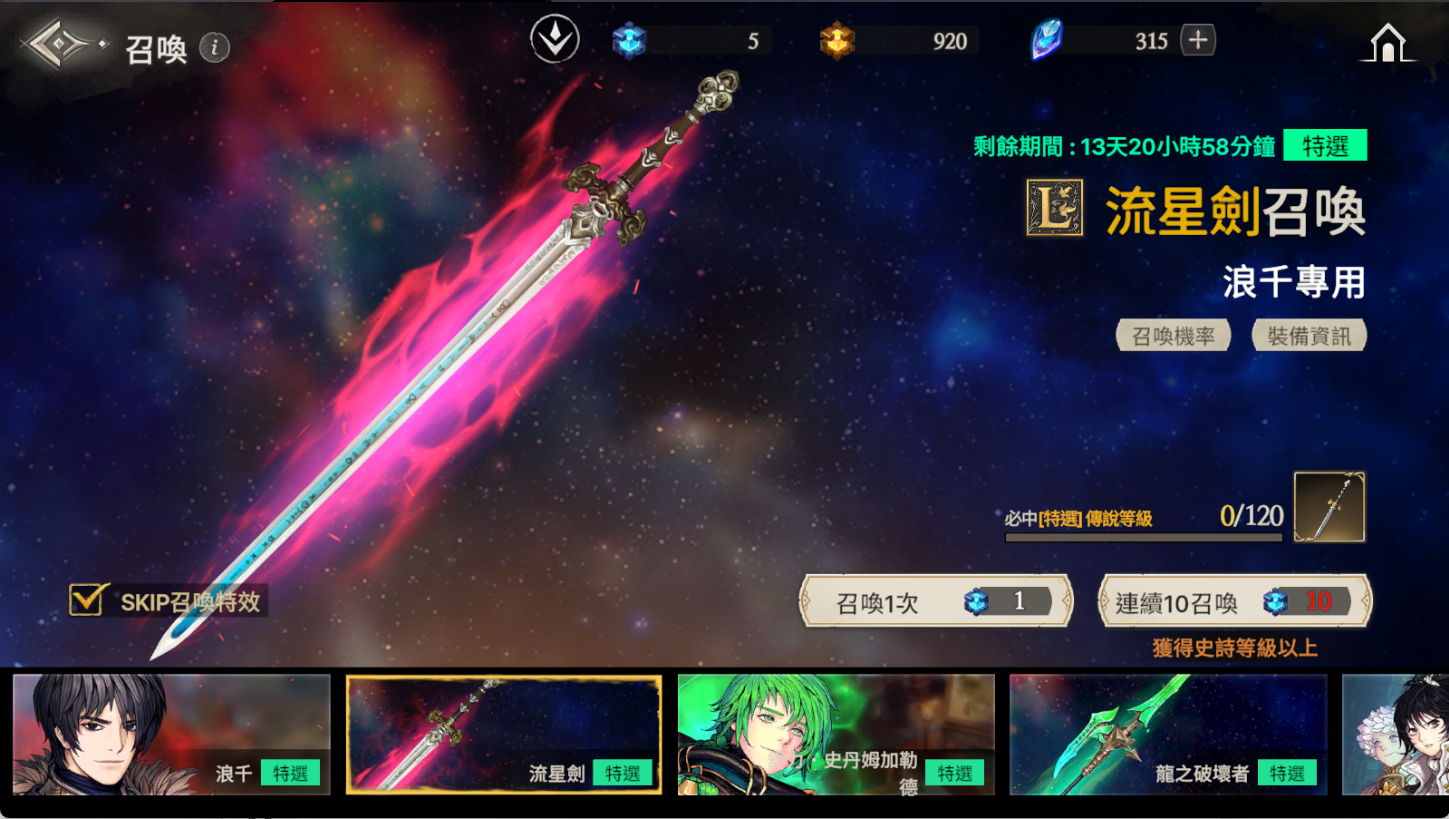Select the 流星劍 sword banner

coord(504,734)
